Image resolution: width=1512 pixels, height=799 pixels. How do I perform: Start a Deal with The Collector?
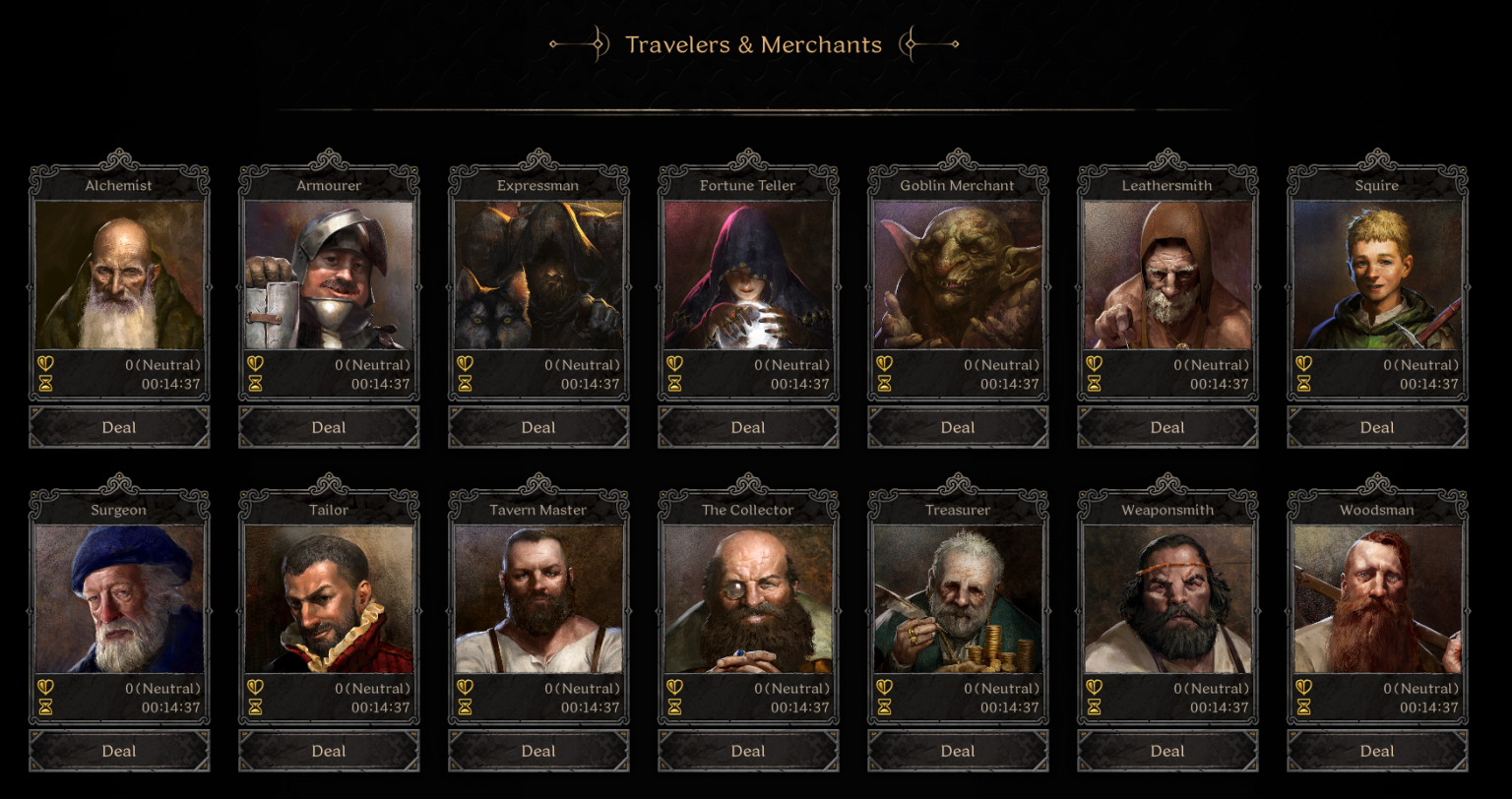[747, 751]
